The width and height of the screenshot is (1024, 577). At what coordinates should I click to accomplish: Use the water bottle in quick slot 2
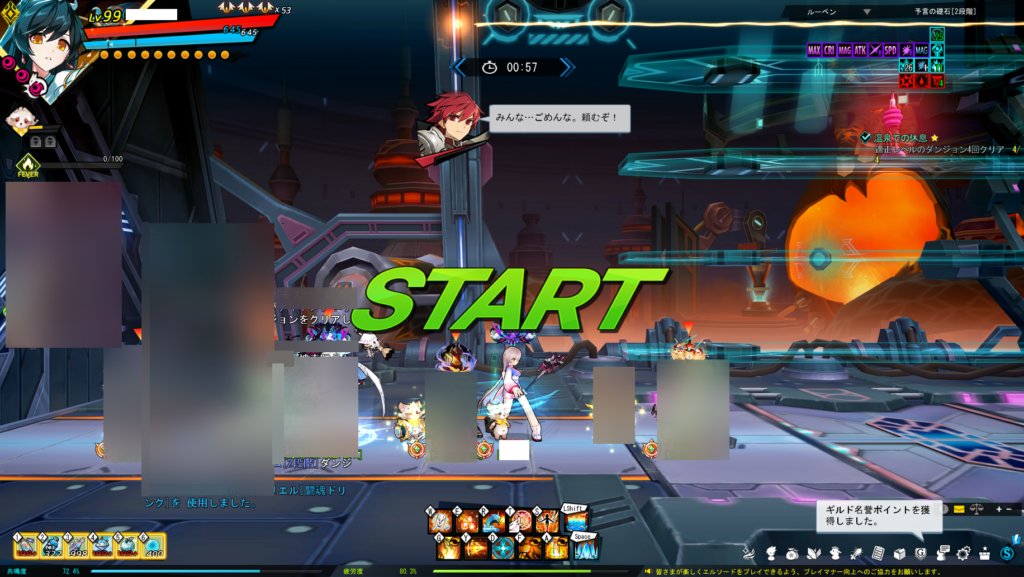click(52, 545)
